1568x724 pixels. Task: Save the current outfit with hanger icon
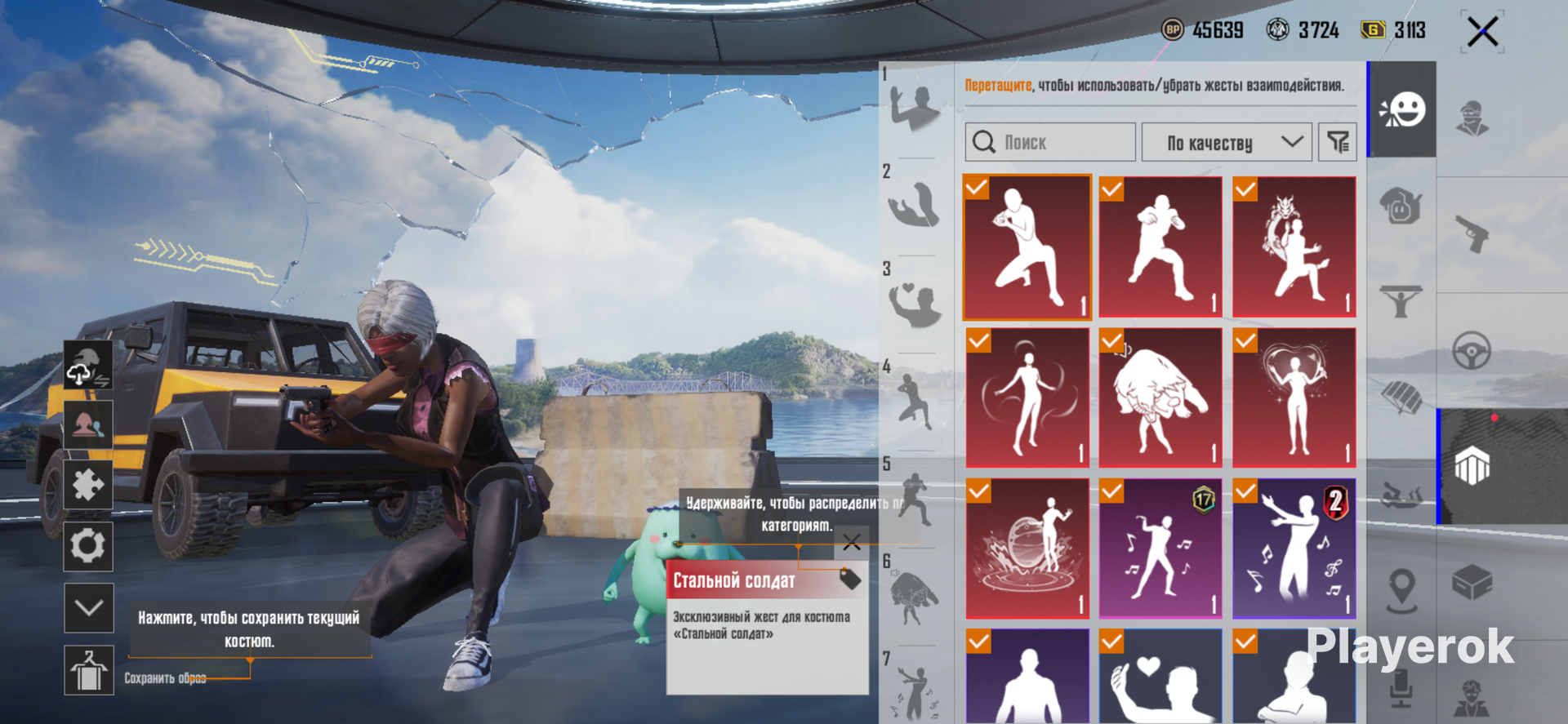pos(88,671)
